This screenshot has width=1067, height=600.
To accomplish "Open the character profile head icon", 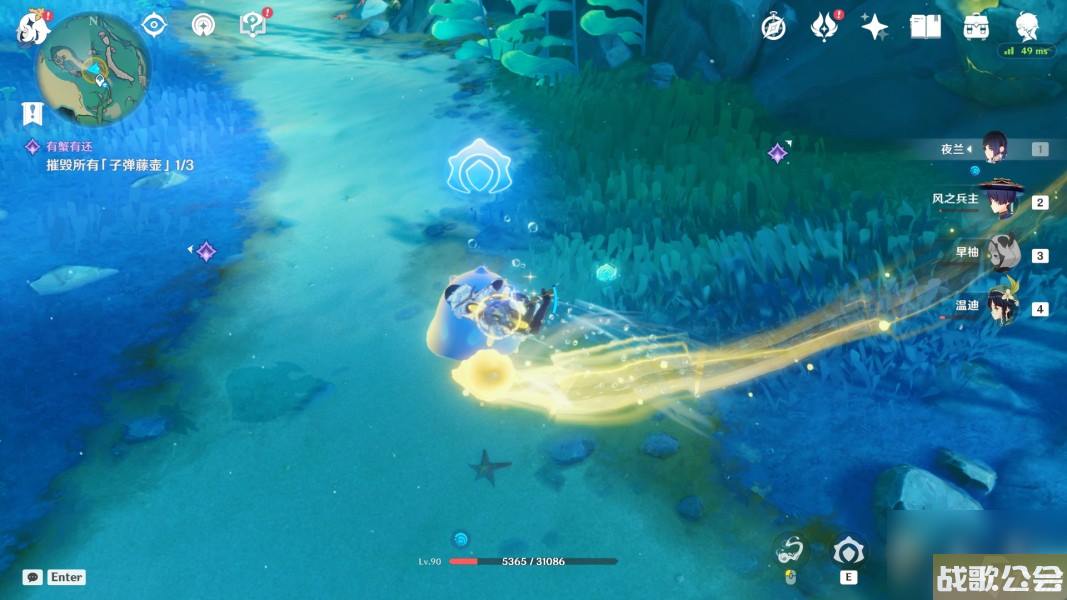I will coord(1027,27).
